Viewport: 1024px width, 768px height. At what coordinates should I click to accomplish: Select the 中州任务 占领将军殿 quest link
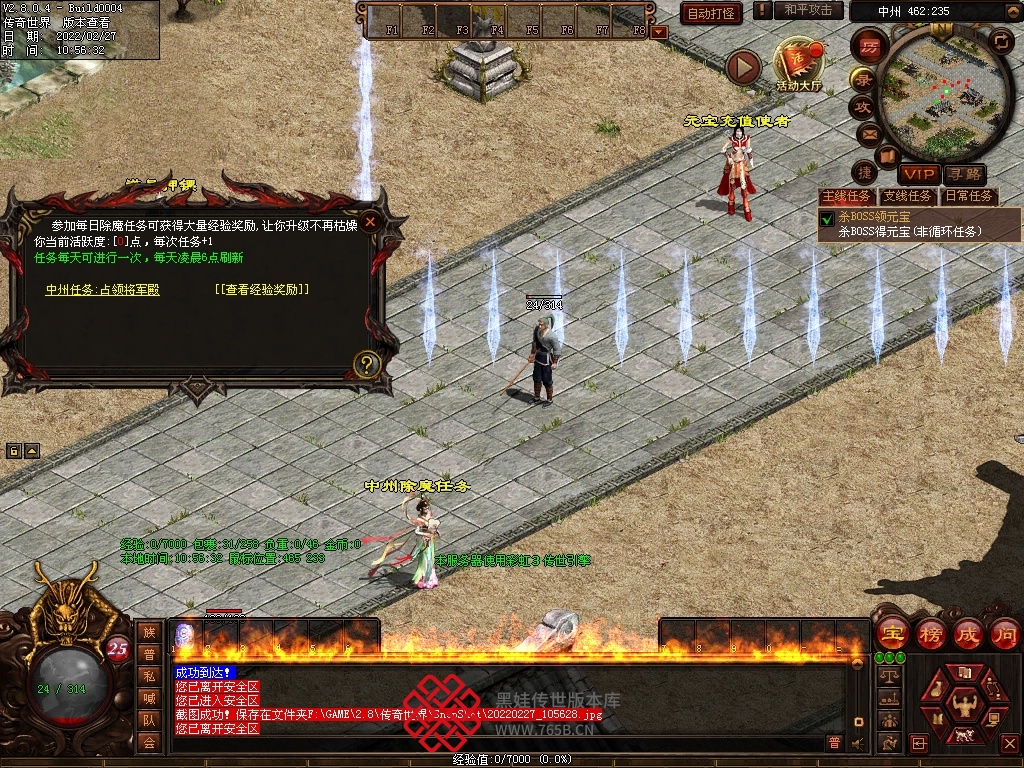tap(103, 290)
